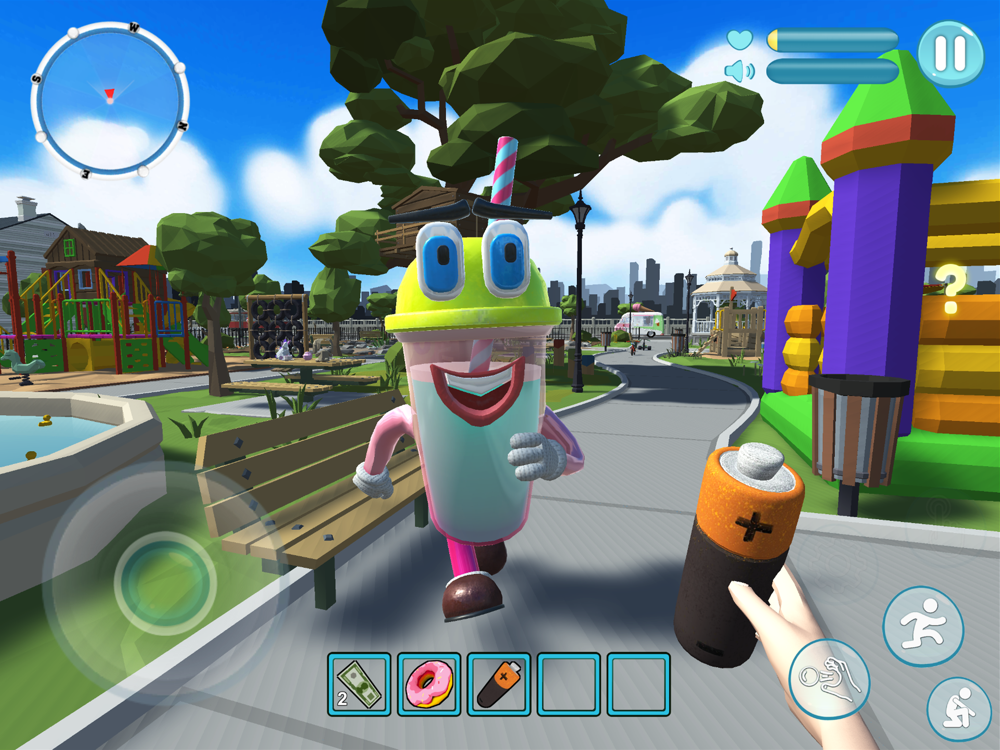Use the throw item action button
The height and width of the screenshot is (750, 1000).
[829, 680]
